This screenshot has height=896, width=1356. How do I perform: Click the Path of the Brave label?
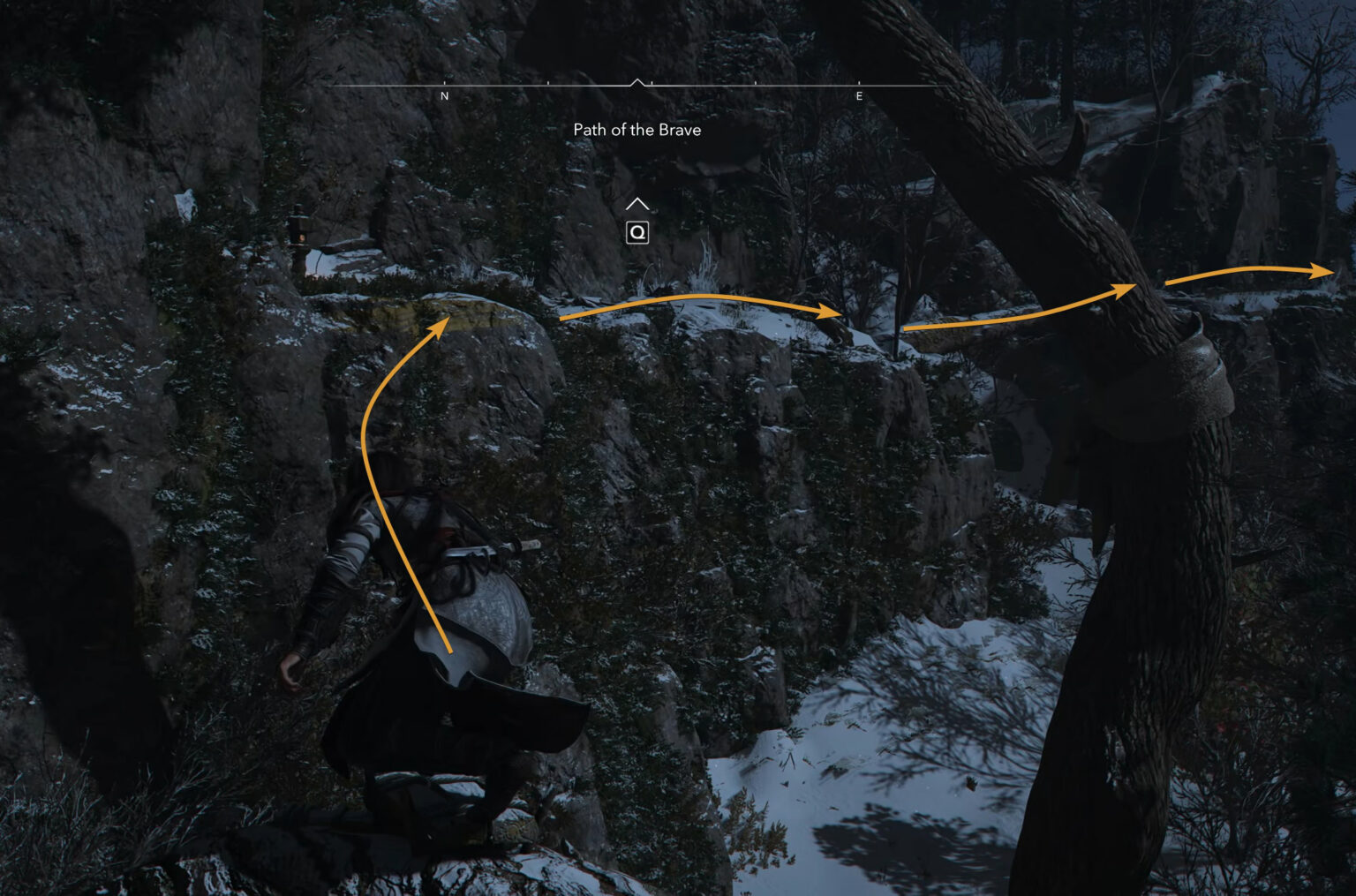637,130
